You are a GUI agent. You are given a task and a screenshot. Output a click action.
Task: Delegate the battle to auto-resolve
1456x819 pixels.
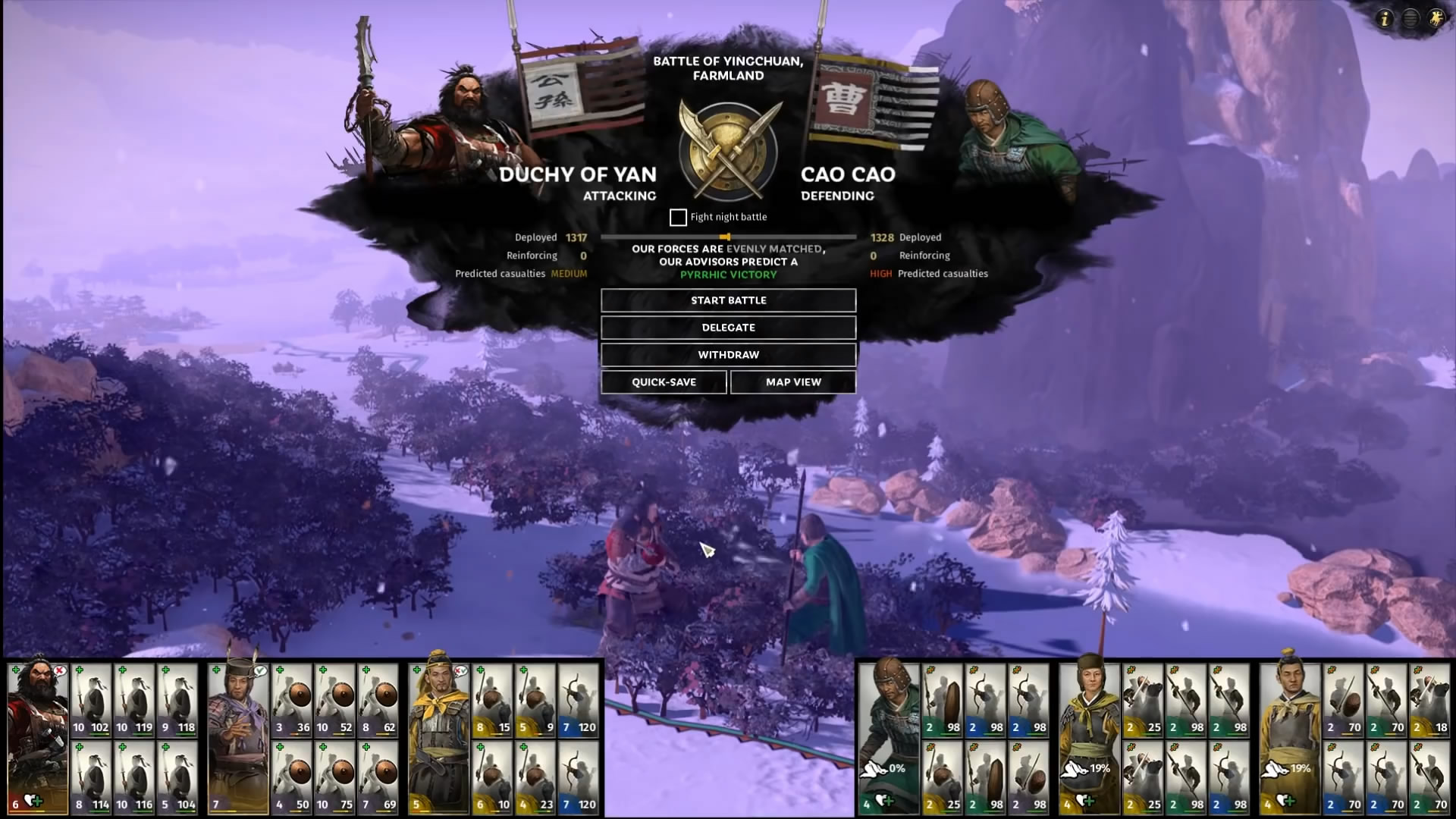728,328
